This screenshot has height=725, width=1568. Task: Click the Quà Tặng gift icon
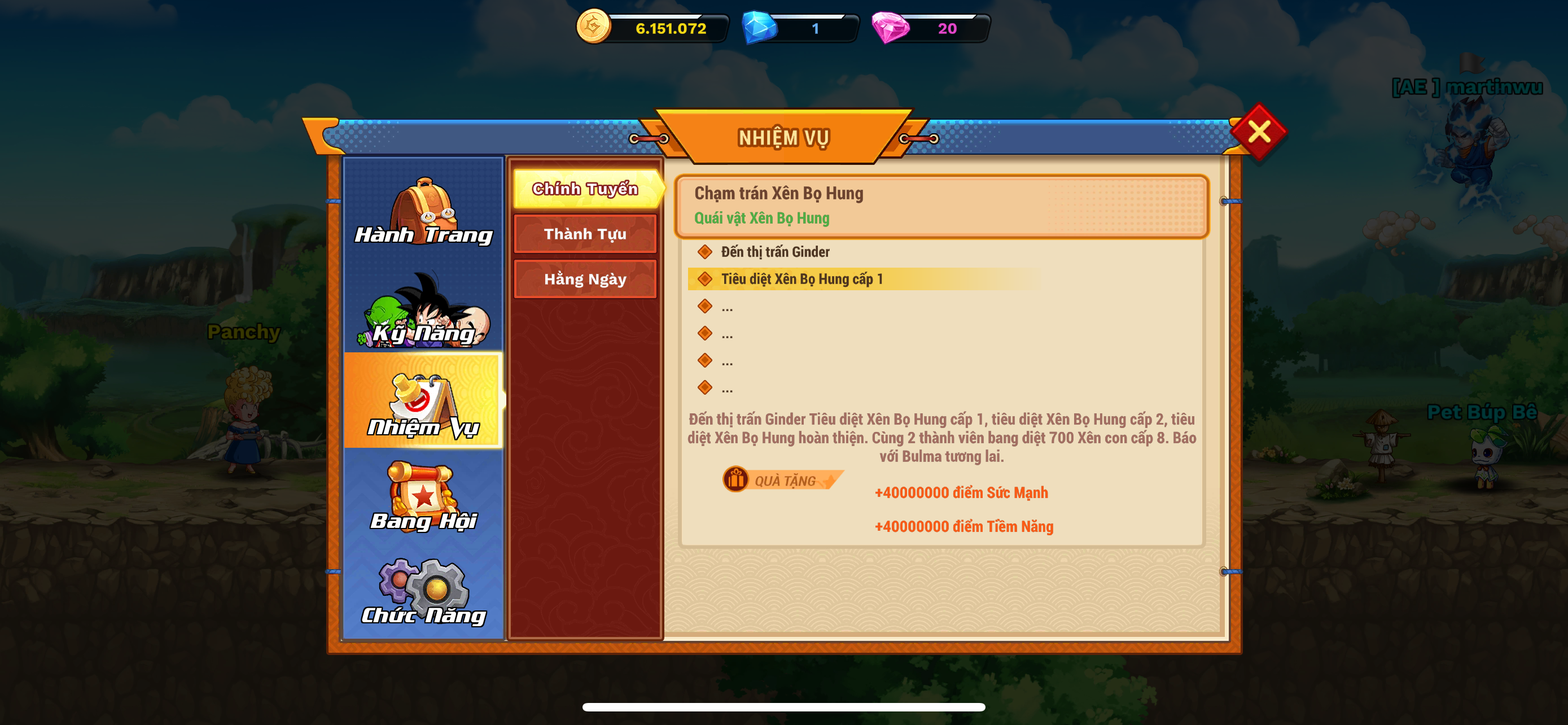pos(736,480)
